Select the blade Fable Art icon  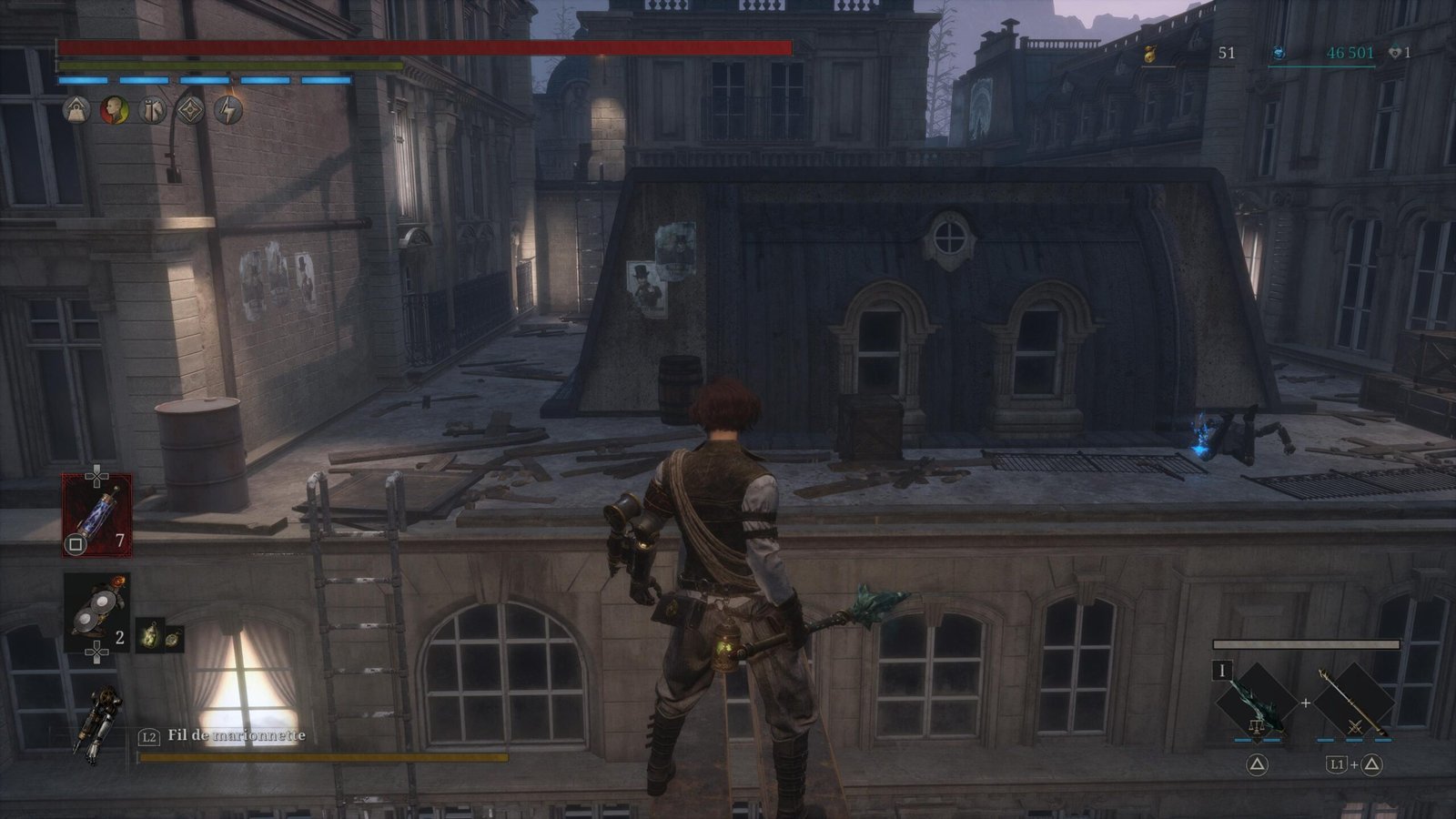pos(1257,702)
